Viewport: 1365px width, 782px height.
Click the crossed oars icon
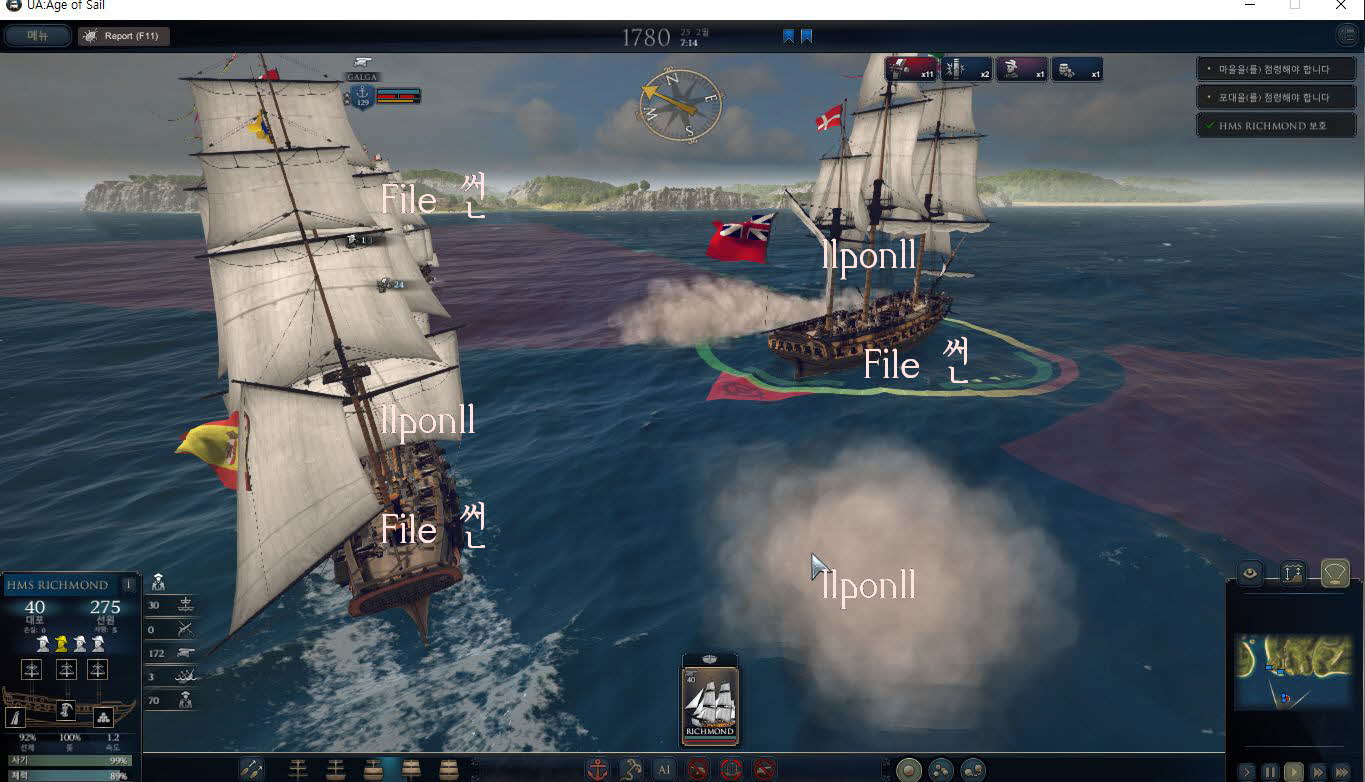click(x=252, y=769)
